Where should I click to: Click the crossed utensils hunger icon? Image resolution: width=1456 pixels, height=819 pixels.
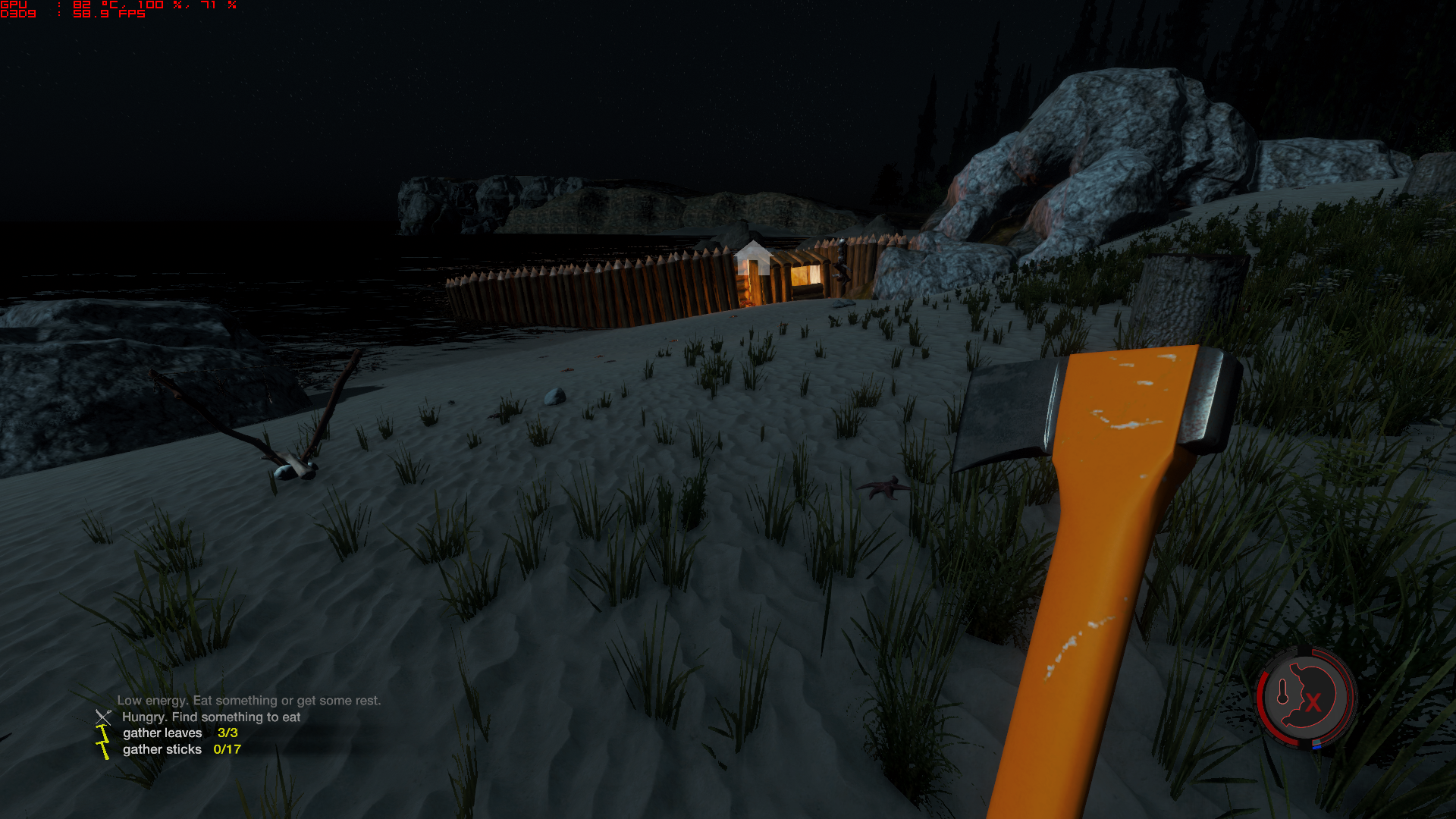tap(103, 717)
